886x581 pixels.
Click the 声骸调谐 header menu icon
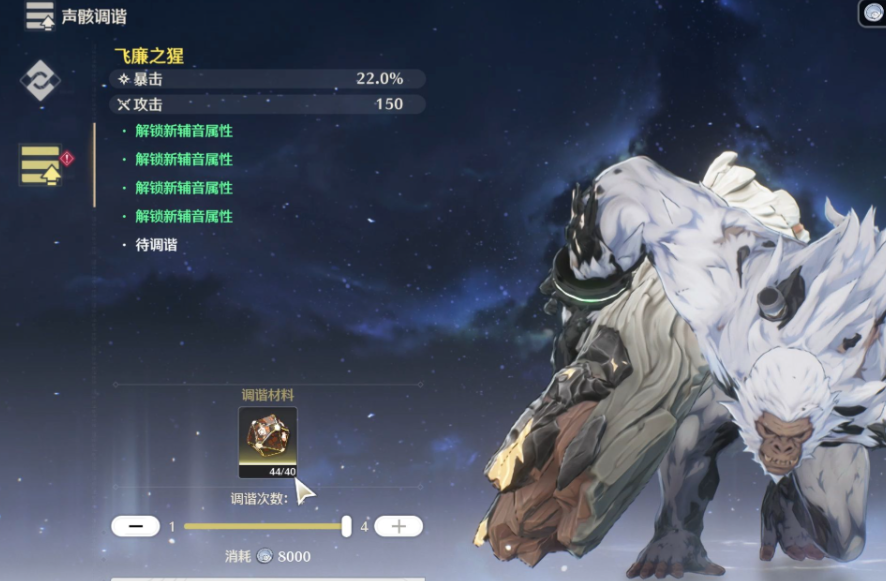point(40,16)
